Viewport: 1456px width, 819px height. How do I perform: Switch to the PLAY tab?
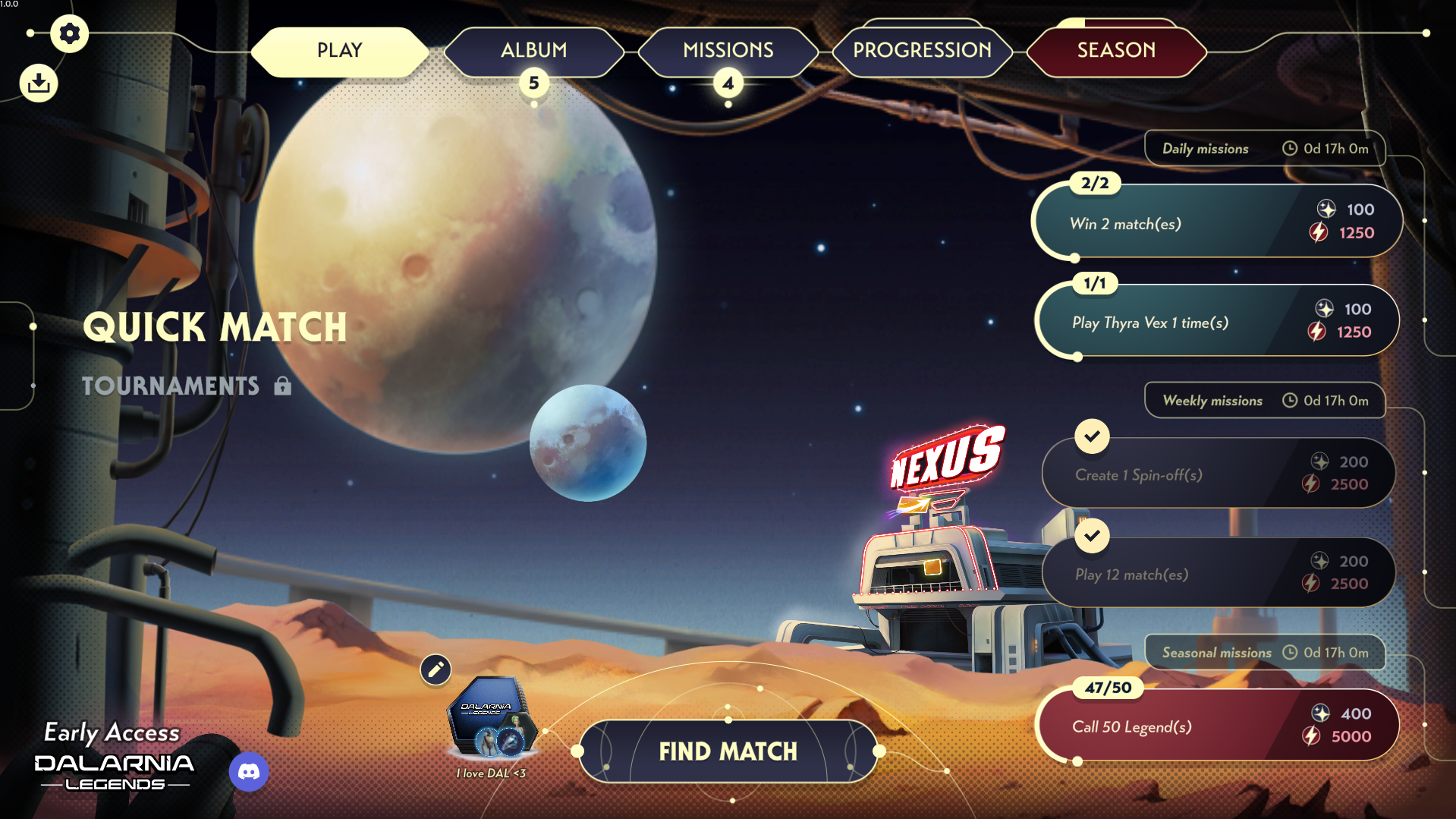coord(339,51)
